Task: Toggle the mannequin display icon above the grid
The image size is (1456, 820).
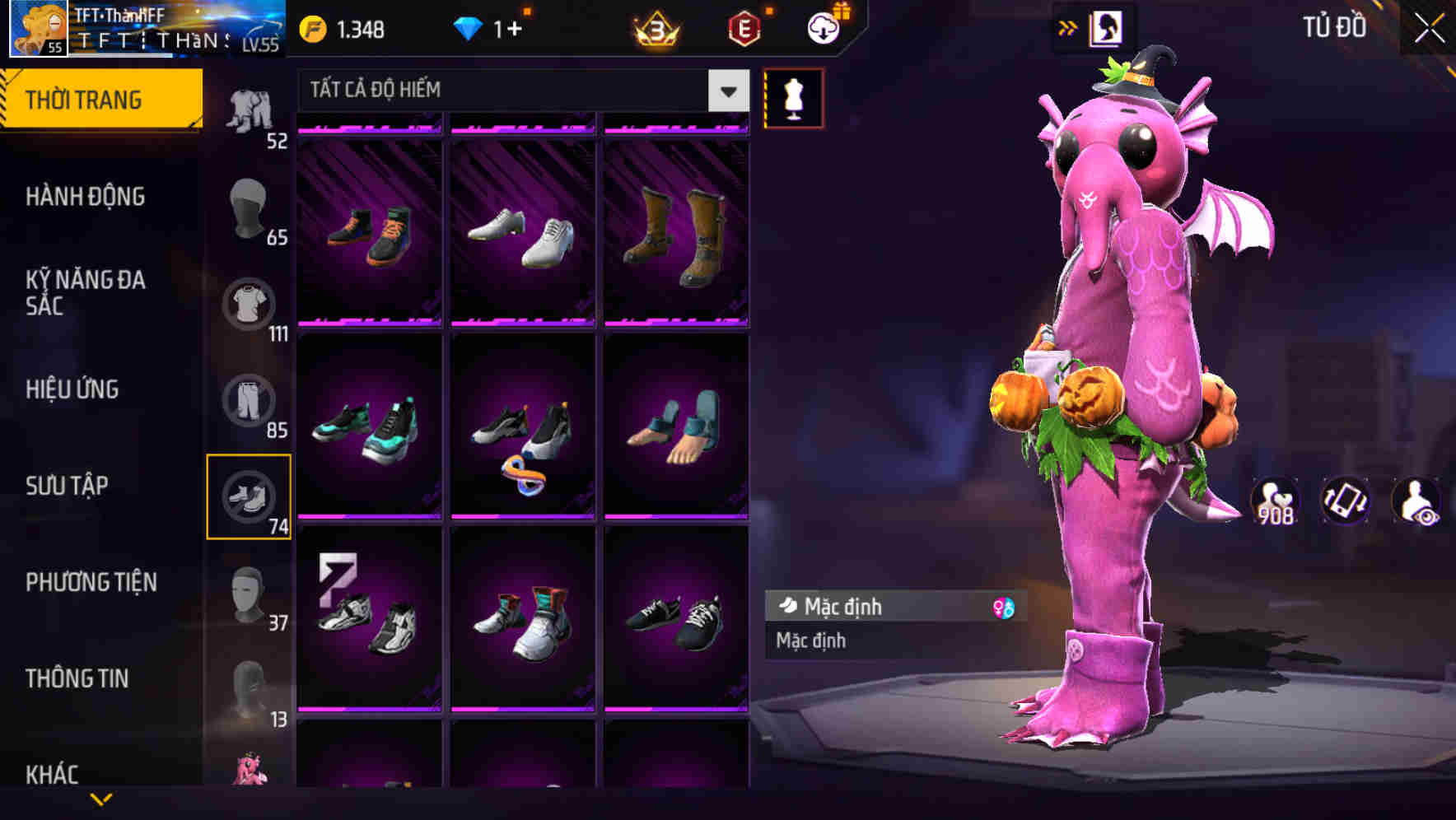Action: pos(795,97)
